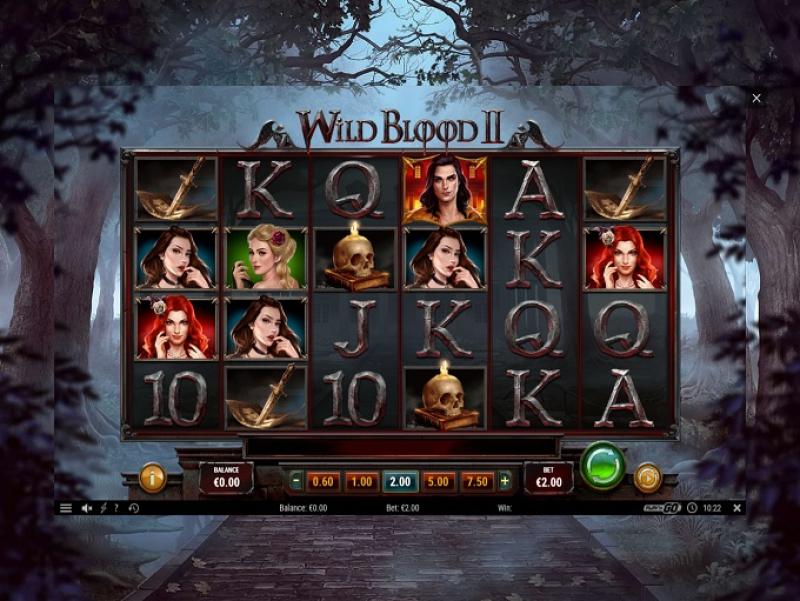Decrease the bet with the minus button
The height and width of the screenshot is (601, 800).
(x=296, y=481)
